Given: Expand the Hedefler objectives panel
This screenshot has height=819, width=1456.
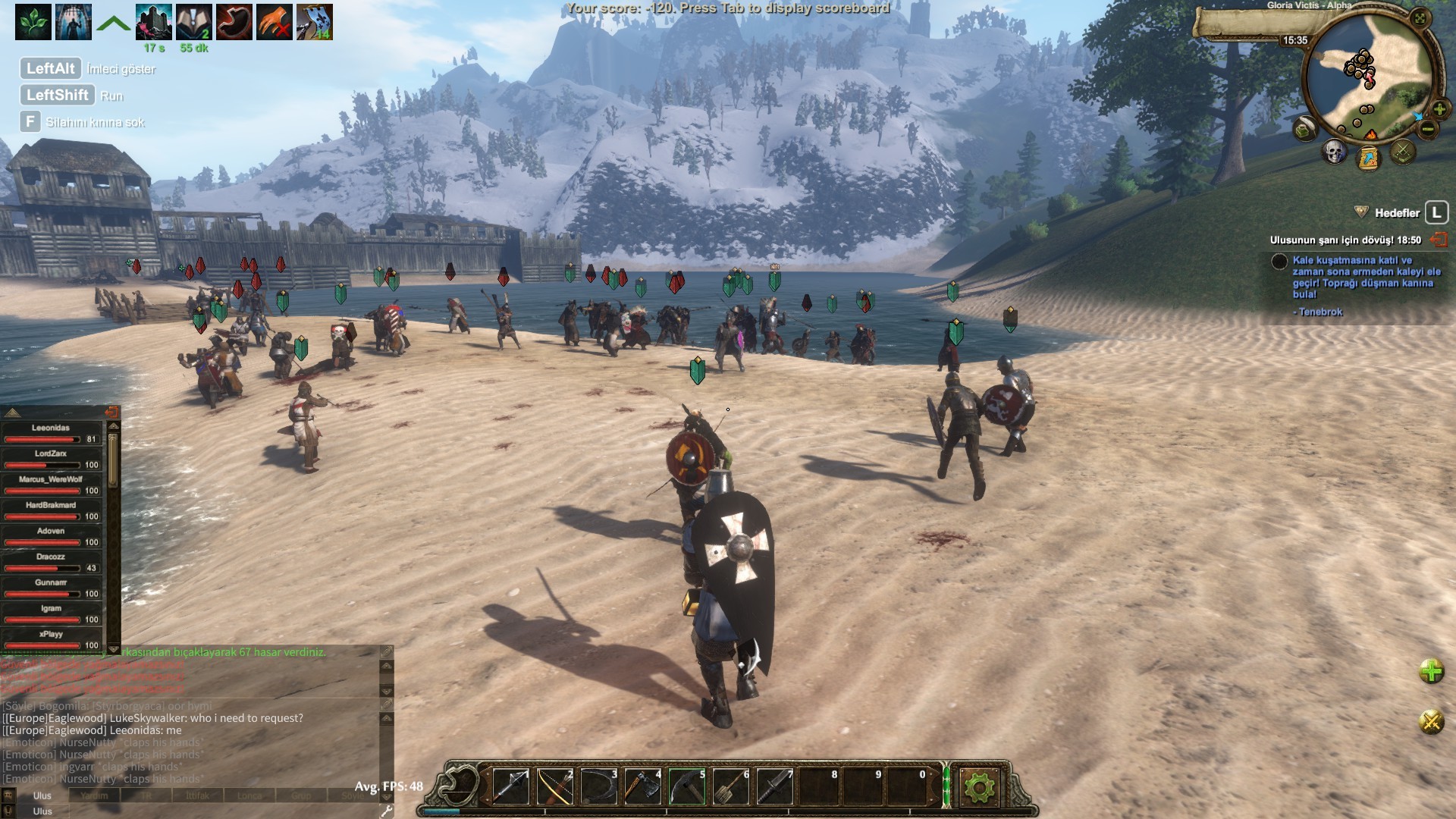Looking at the screenshot, I should coord(1436,213).
